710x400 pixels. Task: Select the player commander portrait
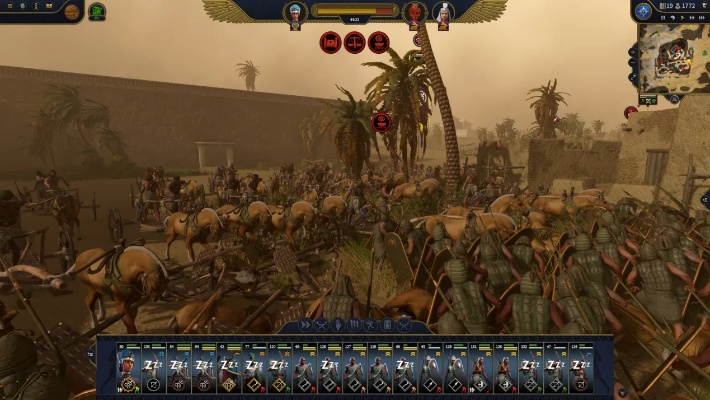tap(295, 13)
